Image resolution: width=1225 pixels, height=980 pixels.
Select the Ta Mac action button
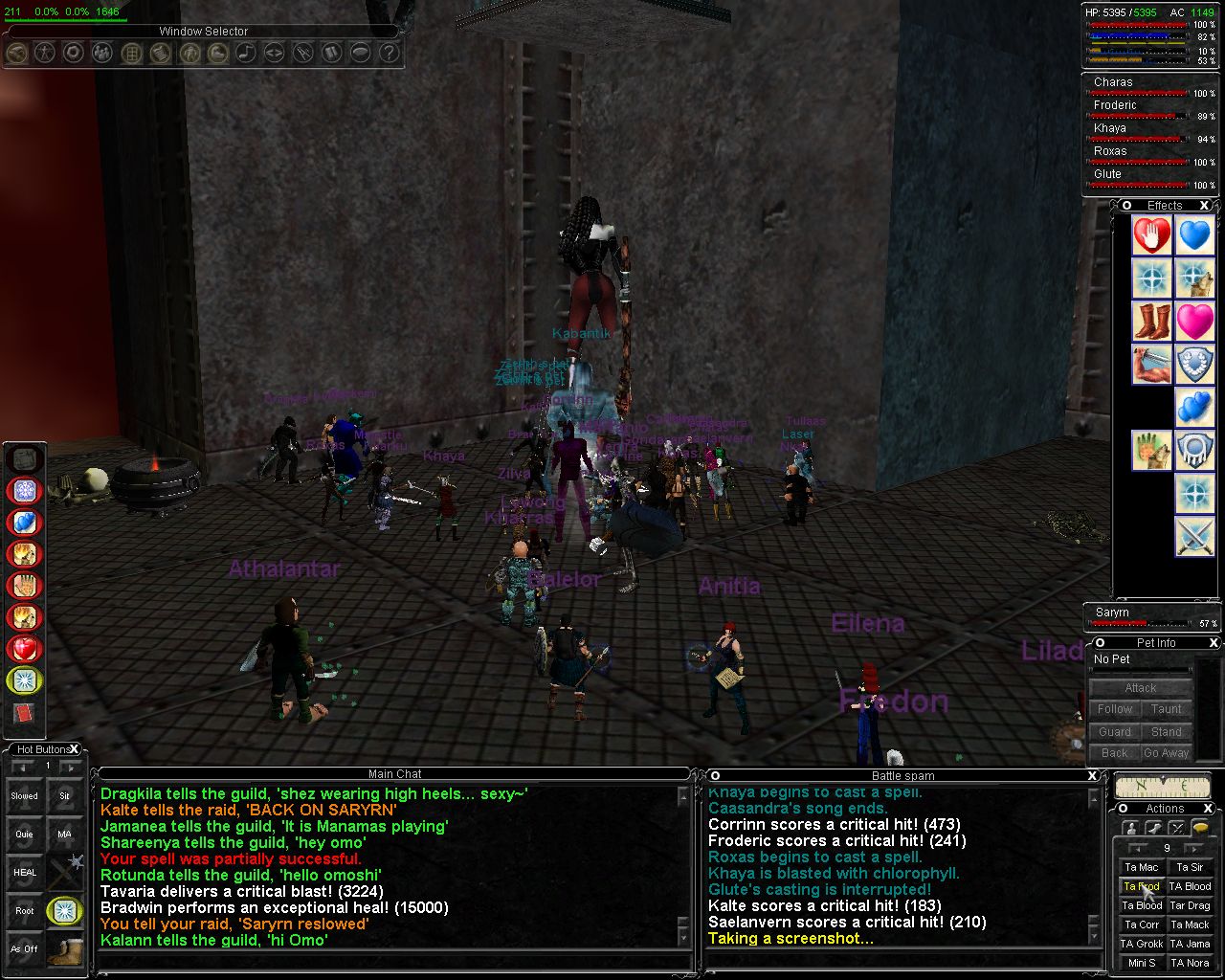pyautogui.click(x=1142, y=867)
